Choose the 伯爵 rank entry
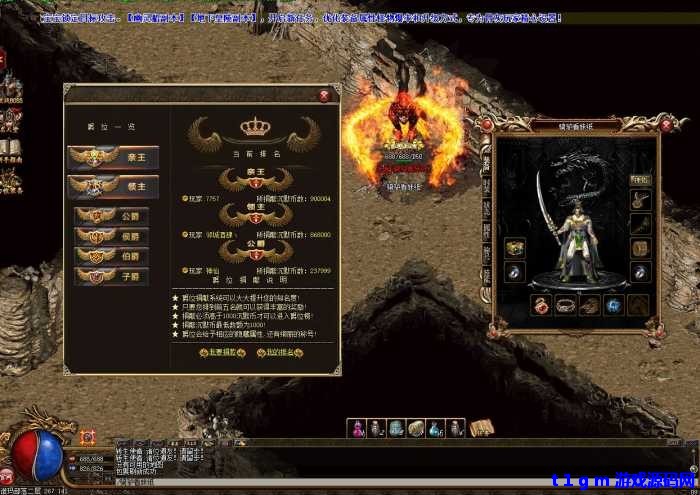 tap(112, 256)
